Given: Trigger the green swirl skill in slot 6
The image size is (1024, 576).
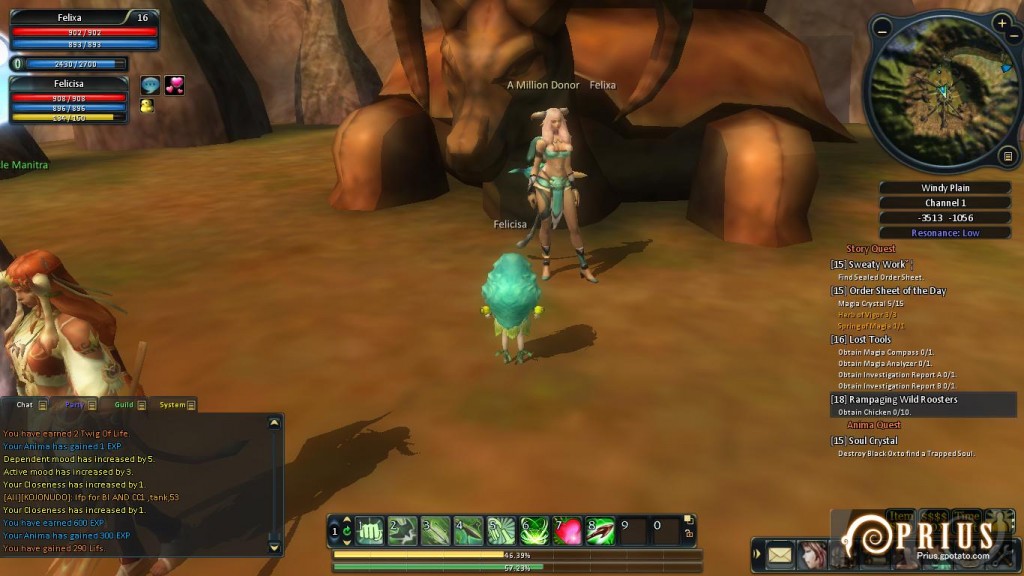Looking at the screenshot, I should pyautogui.click(x=535, y=530).
